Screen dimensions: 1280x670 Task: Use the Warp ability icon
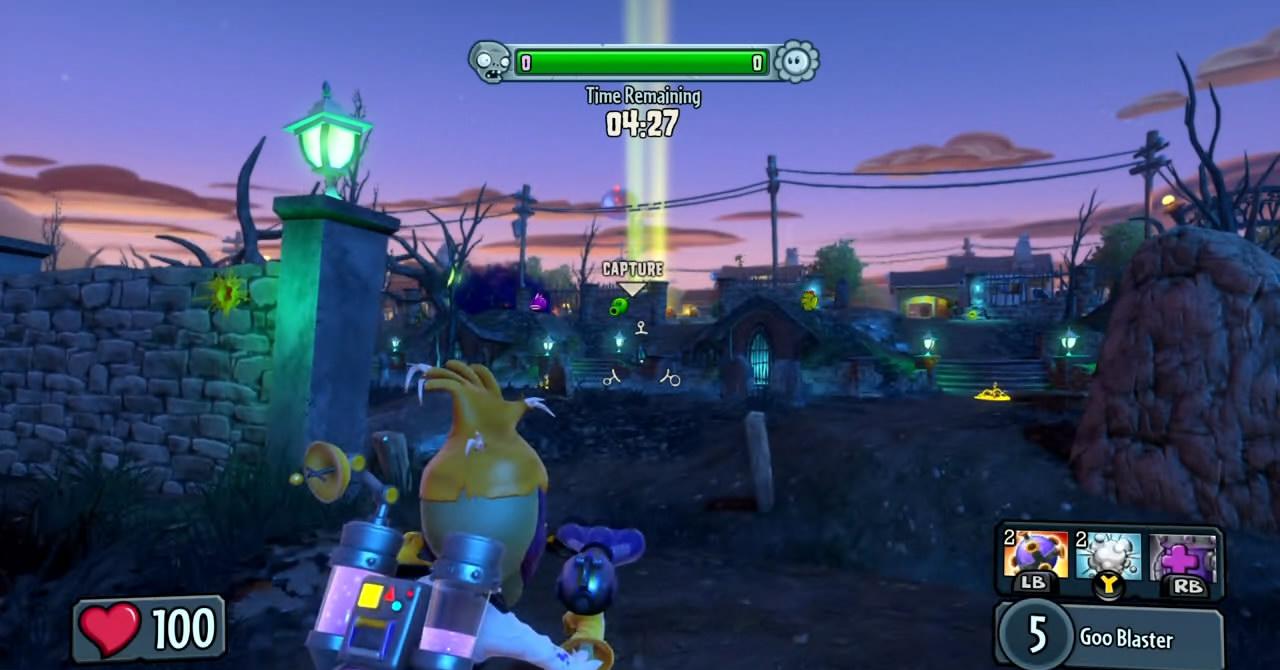click(1108, 555)
